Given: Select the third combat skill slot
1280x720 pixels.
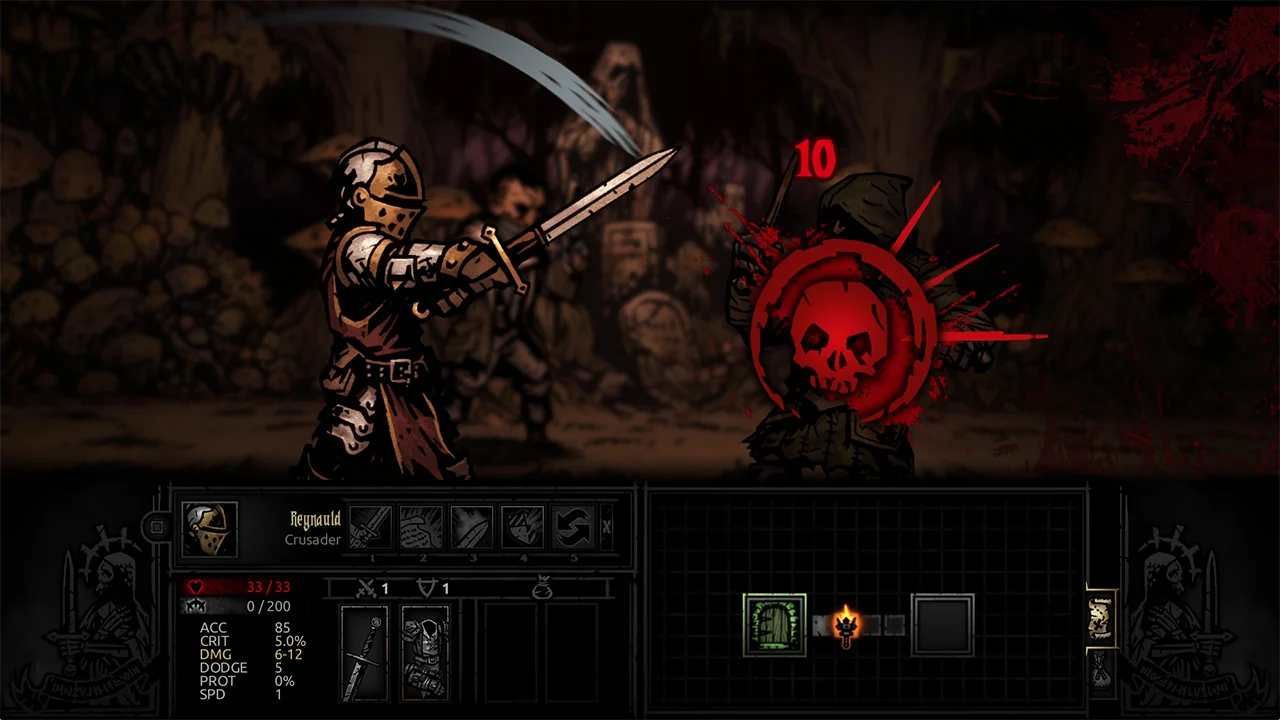Looking at the screenshot, I should tap(470, 527).
